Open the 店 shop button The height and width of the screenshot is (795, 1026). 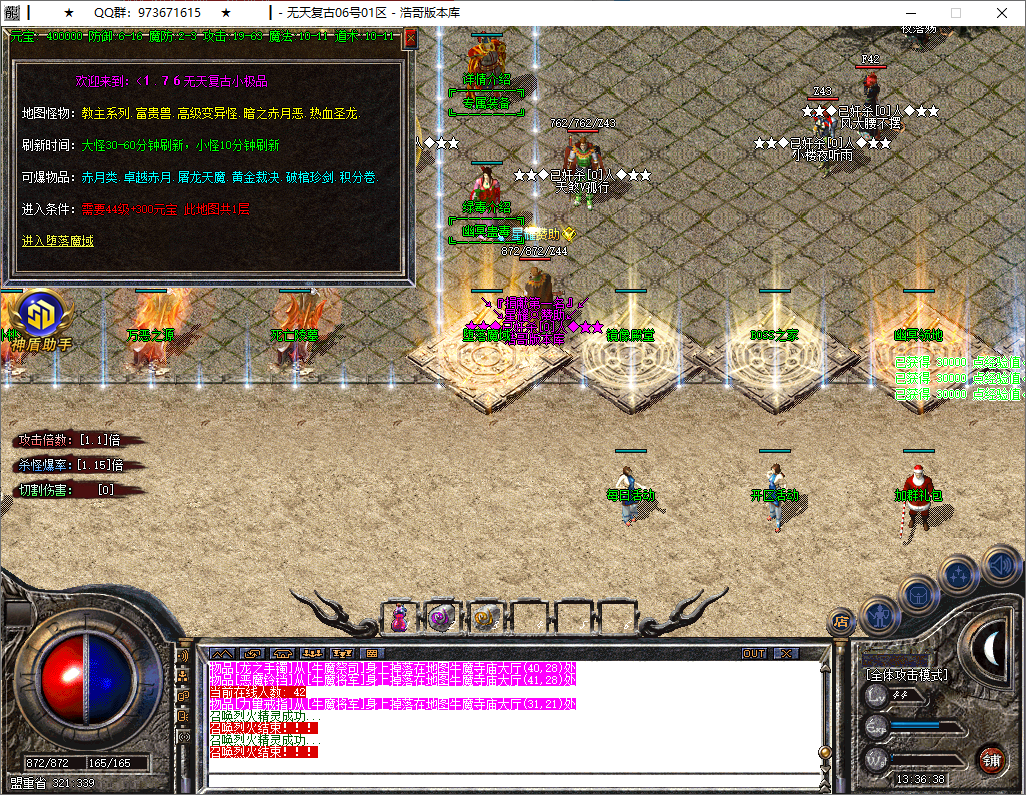click(x=841, y=622)
